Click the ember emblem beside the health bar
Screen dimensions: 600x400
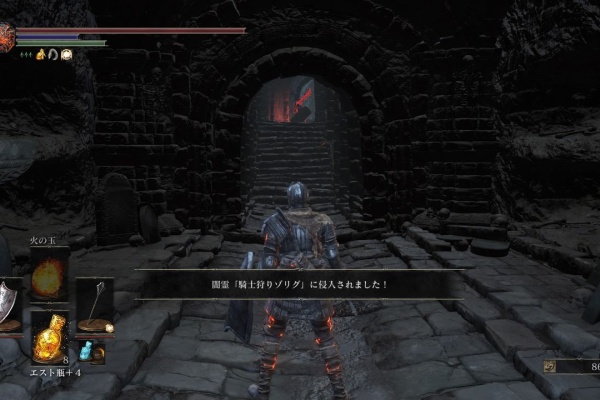pyautogui.click(x=7, y=38)
